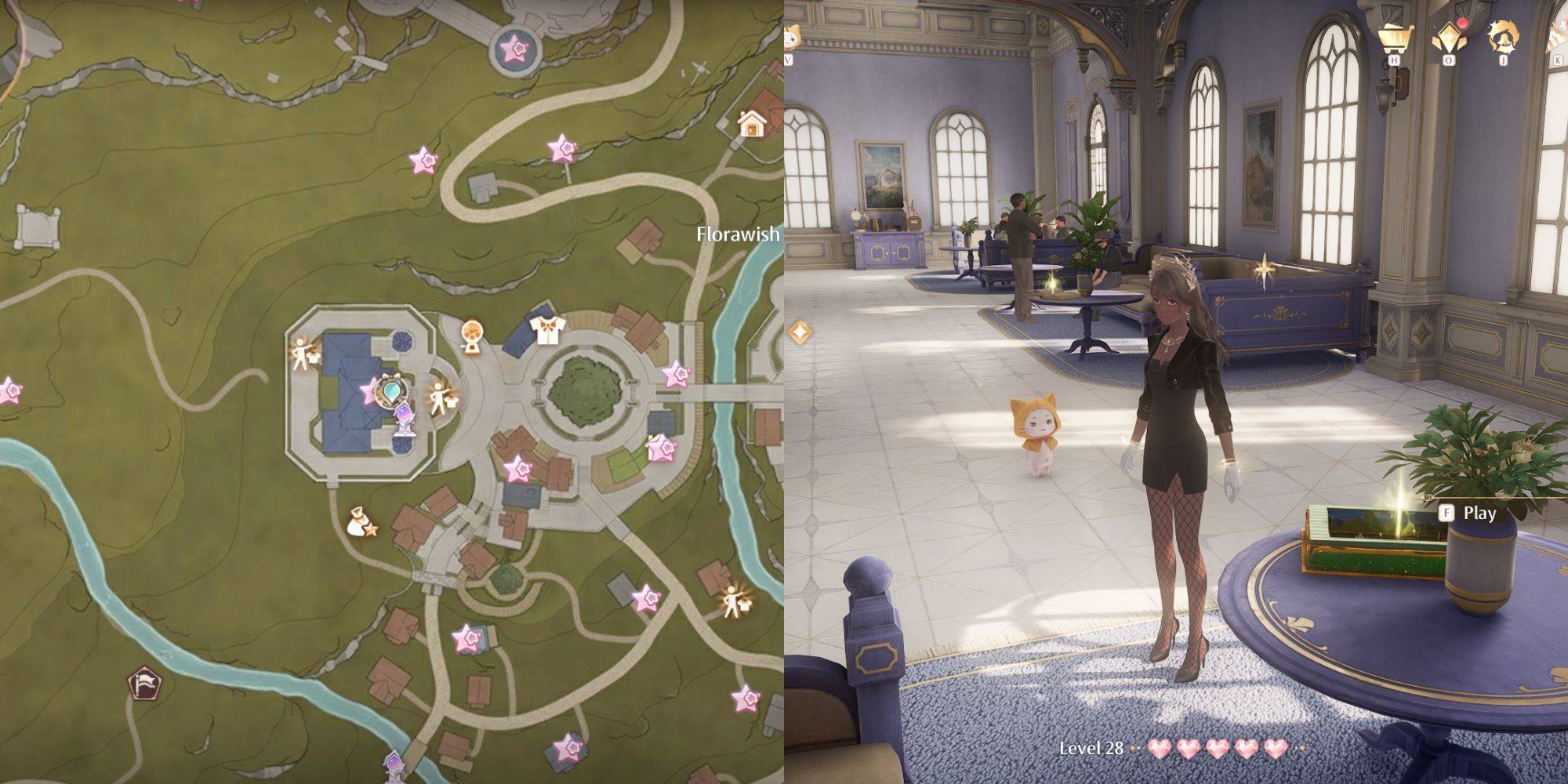
Task: Click the pink whim star northeast of the plaza
Action: pyautogui.click(x=675, y=374)
